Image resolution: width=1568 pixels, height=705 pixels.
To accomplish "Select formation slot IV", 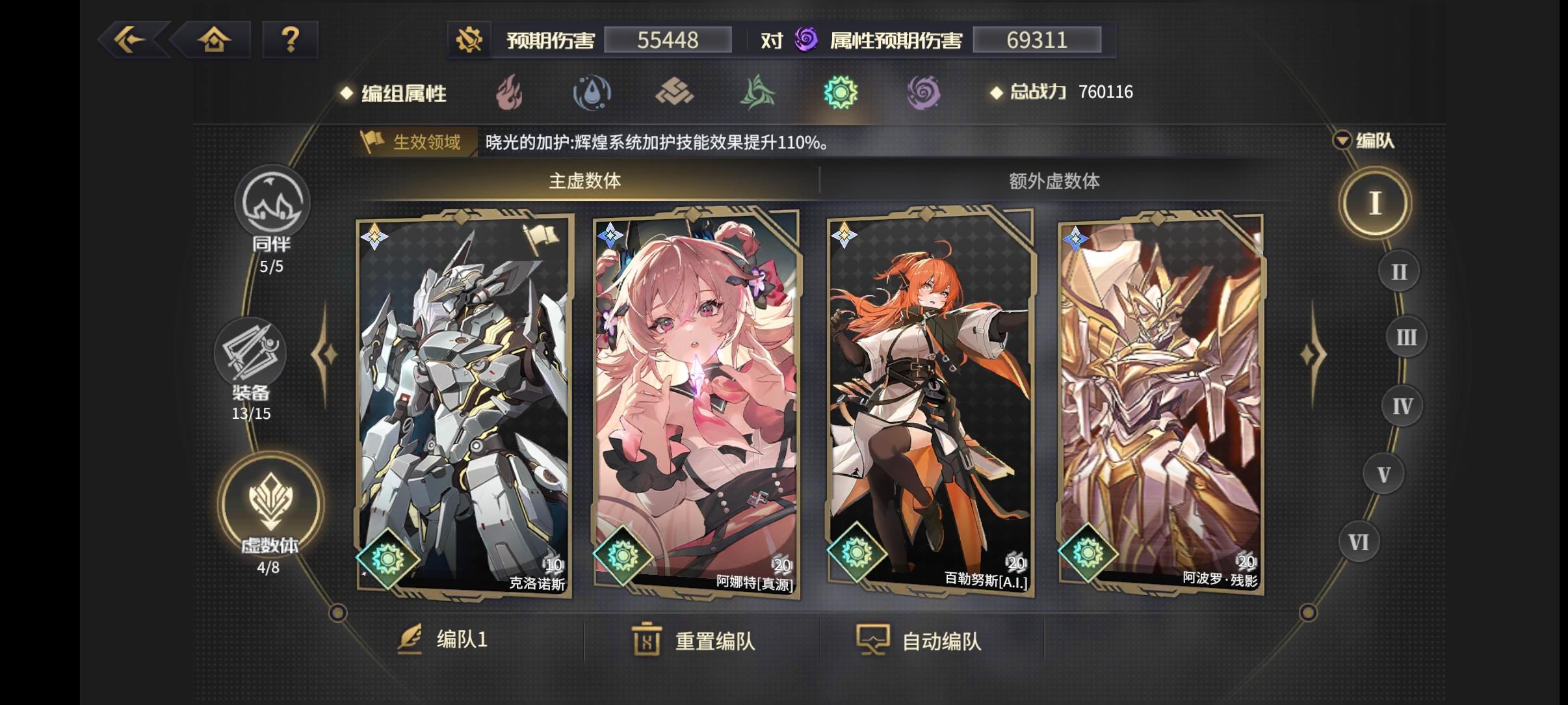I will pos(1402,405).
